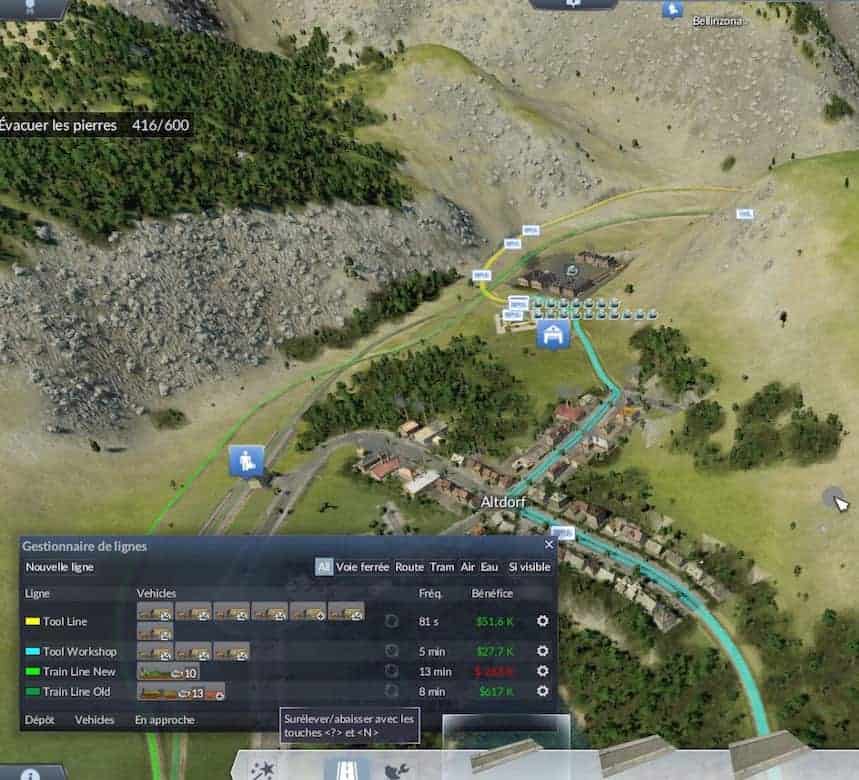Choose the Train Line Old entry
The width and height of the screenshot is (859, 780).
click(x=76, y=691)
